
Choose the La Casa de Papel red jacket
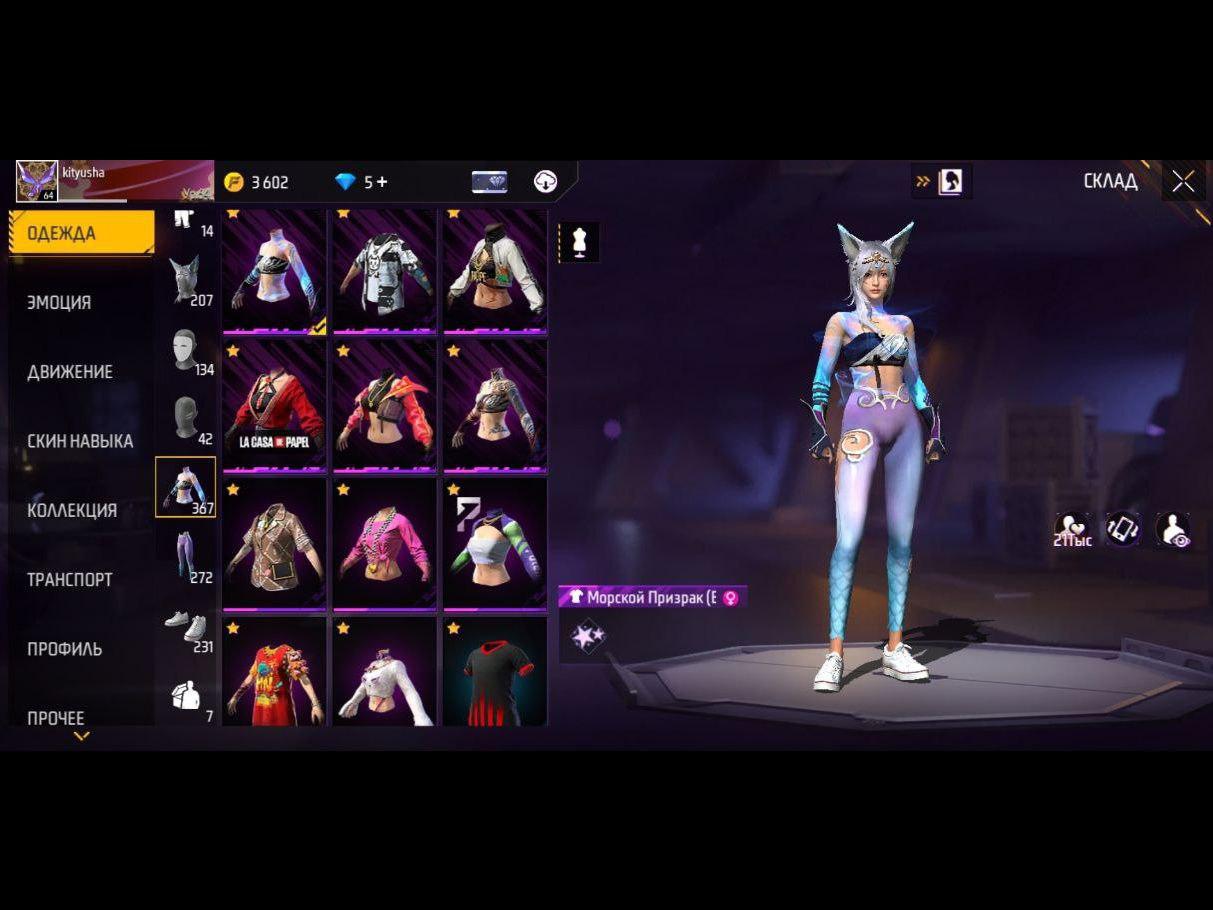click(274, 405)
